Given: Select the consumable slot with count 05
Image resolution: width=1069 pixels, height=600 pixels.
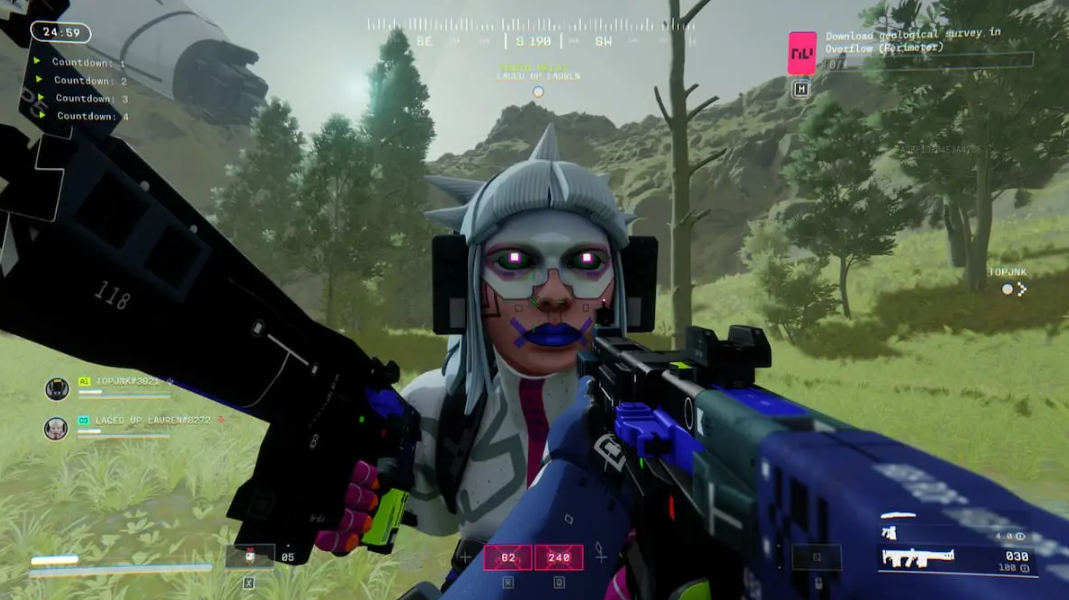Looking at the screenshot, I should point(250,556).
